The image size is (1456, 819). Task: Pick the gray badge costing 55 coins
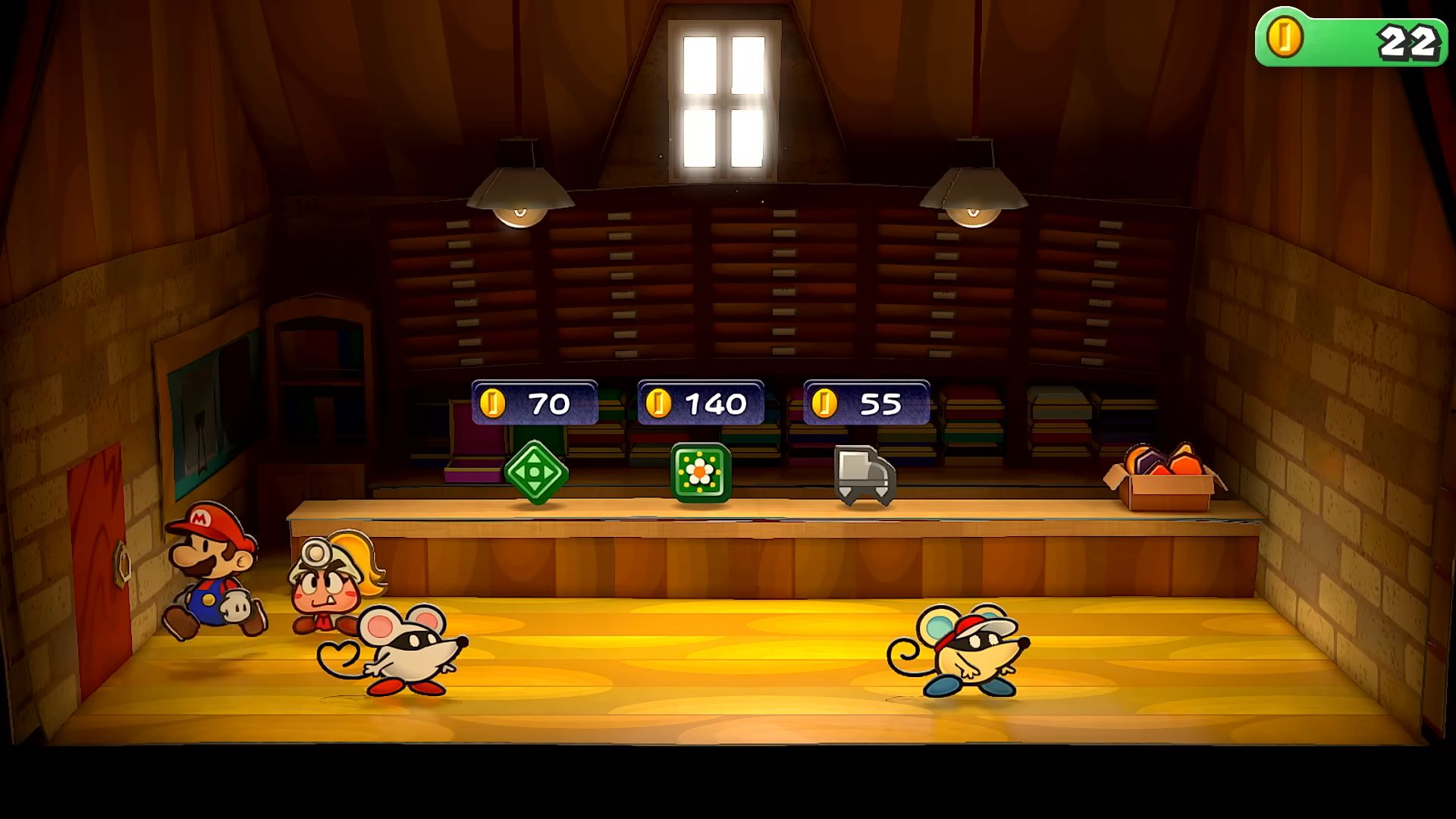click(x=864, y=475)
